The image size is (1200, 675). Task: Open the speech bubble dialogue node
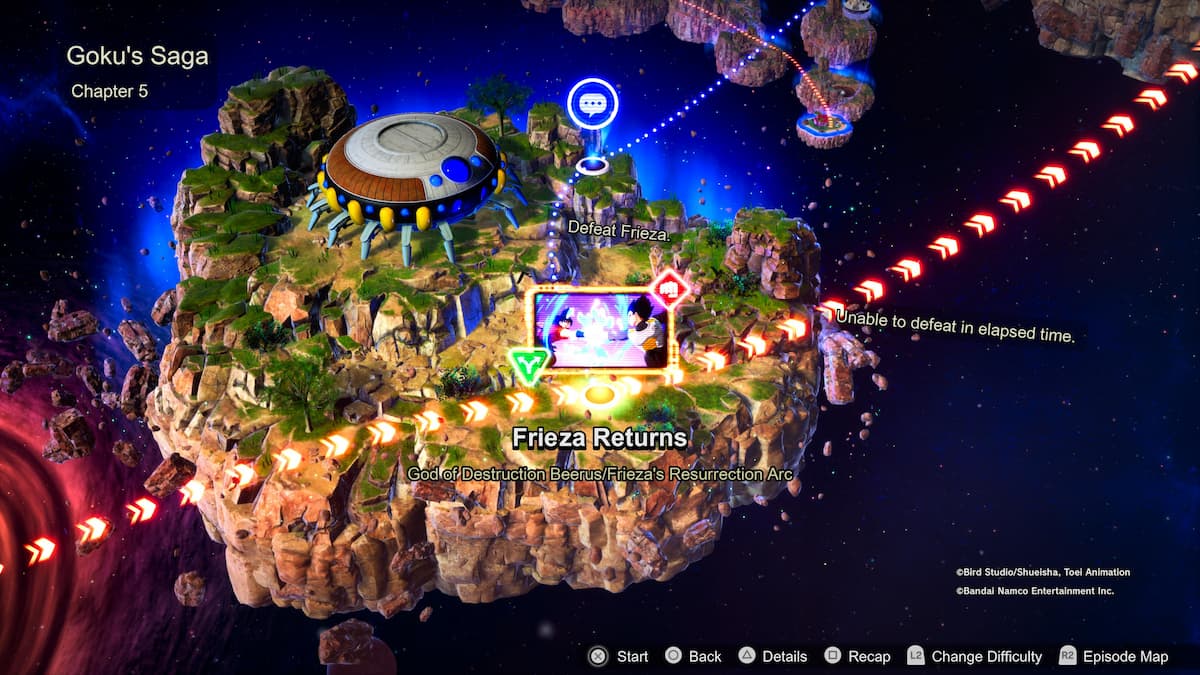[x=592, y=103]
